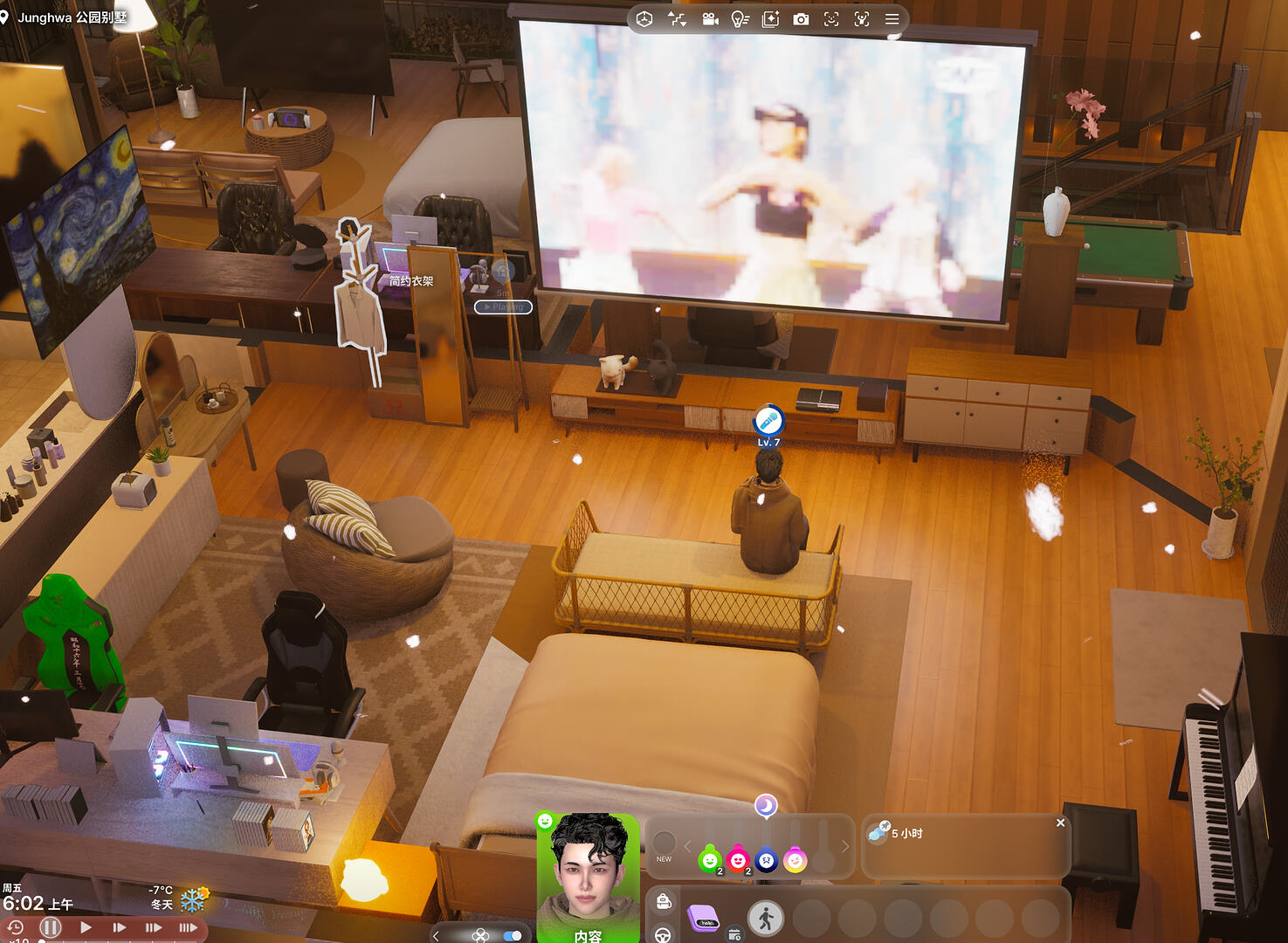Viewport: 1288px width, 943px height.
Task: Click the walking figure action slot
Action: point(766,919)
